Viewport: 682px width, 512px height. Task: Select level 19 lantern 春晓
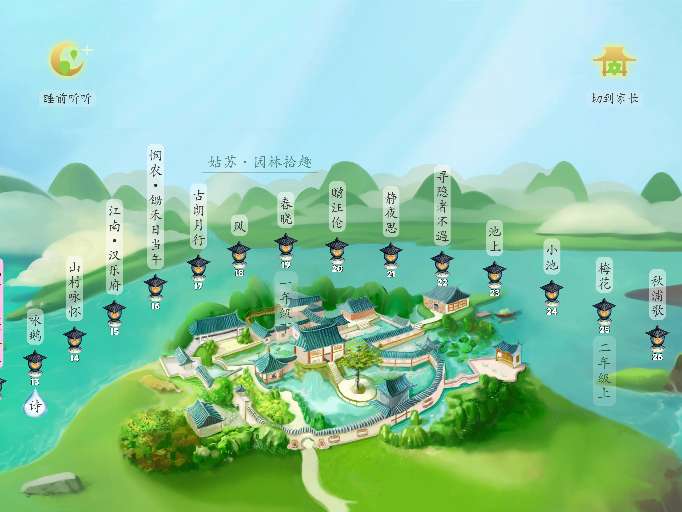tap(286, 247)
